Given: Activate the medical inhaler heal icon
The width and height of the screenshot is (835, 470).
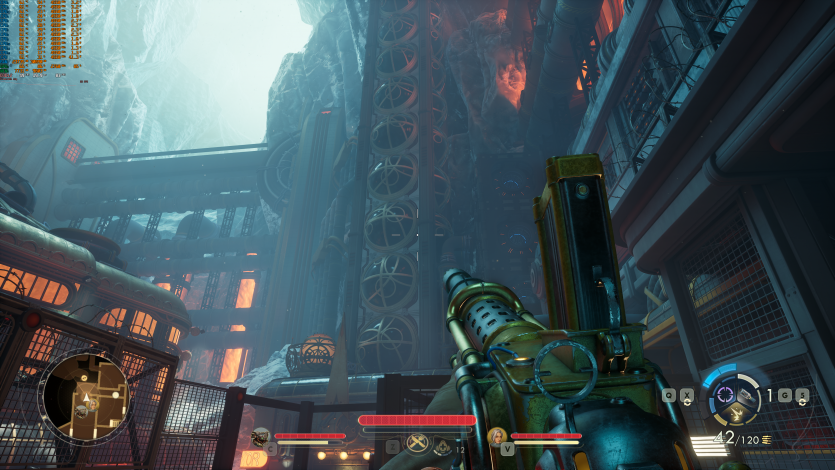Looking at the screenshot, I should click(x=442, y=448).
